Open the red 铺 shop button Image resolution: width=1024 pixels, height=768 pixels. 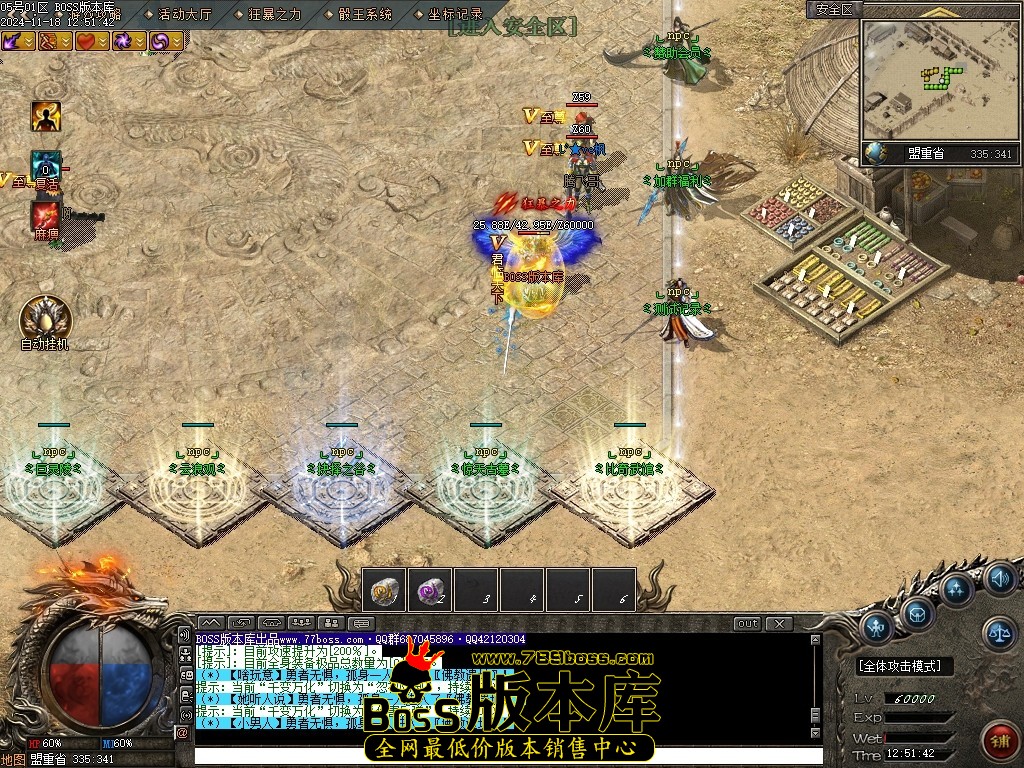tap(997, 740)
